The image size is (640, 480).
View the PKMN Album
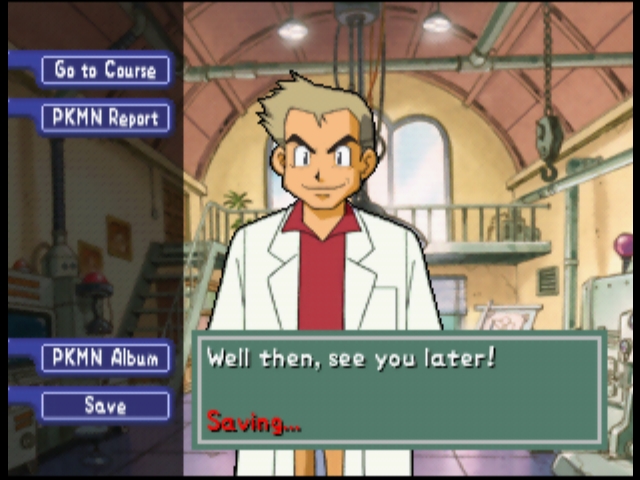pos(105,358)
